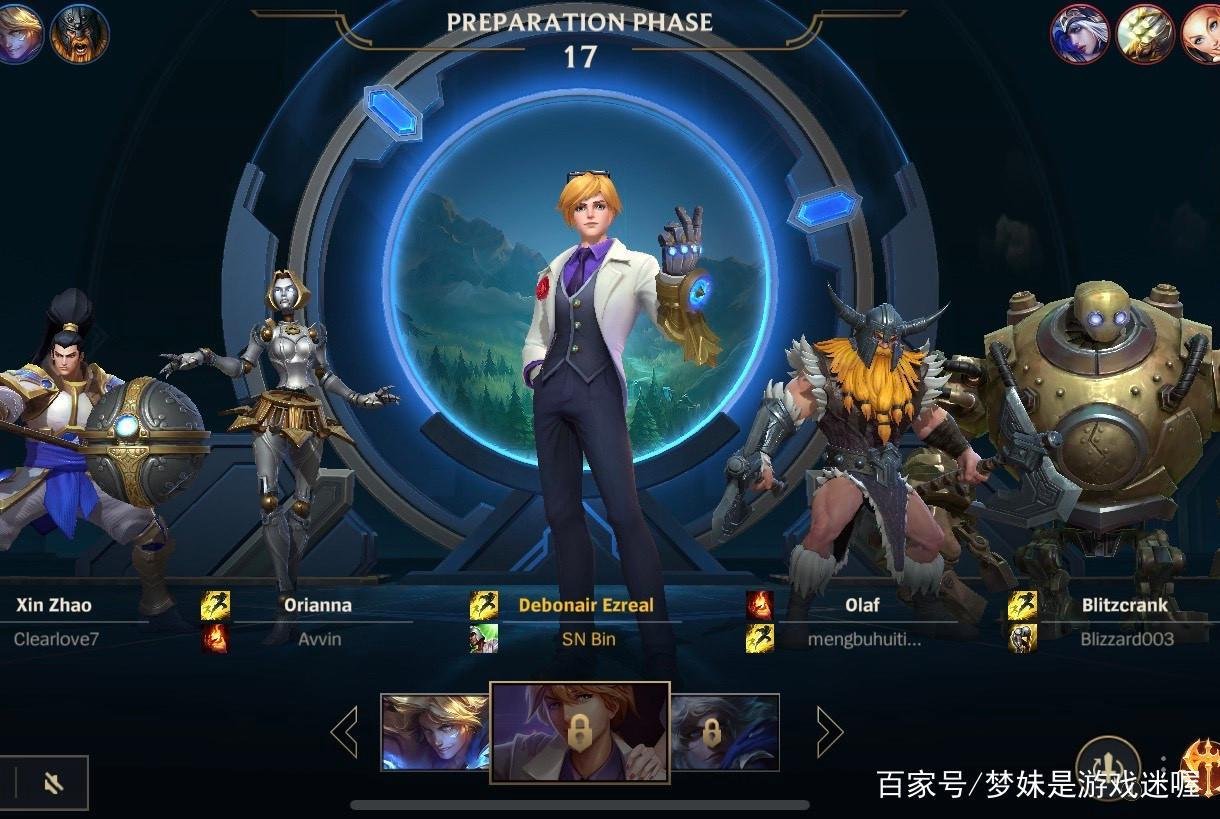
Task: Pick the locked white-haired Ezreal skin thumbnail
Action: (724, 732)
